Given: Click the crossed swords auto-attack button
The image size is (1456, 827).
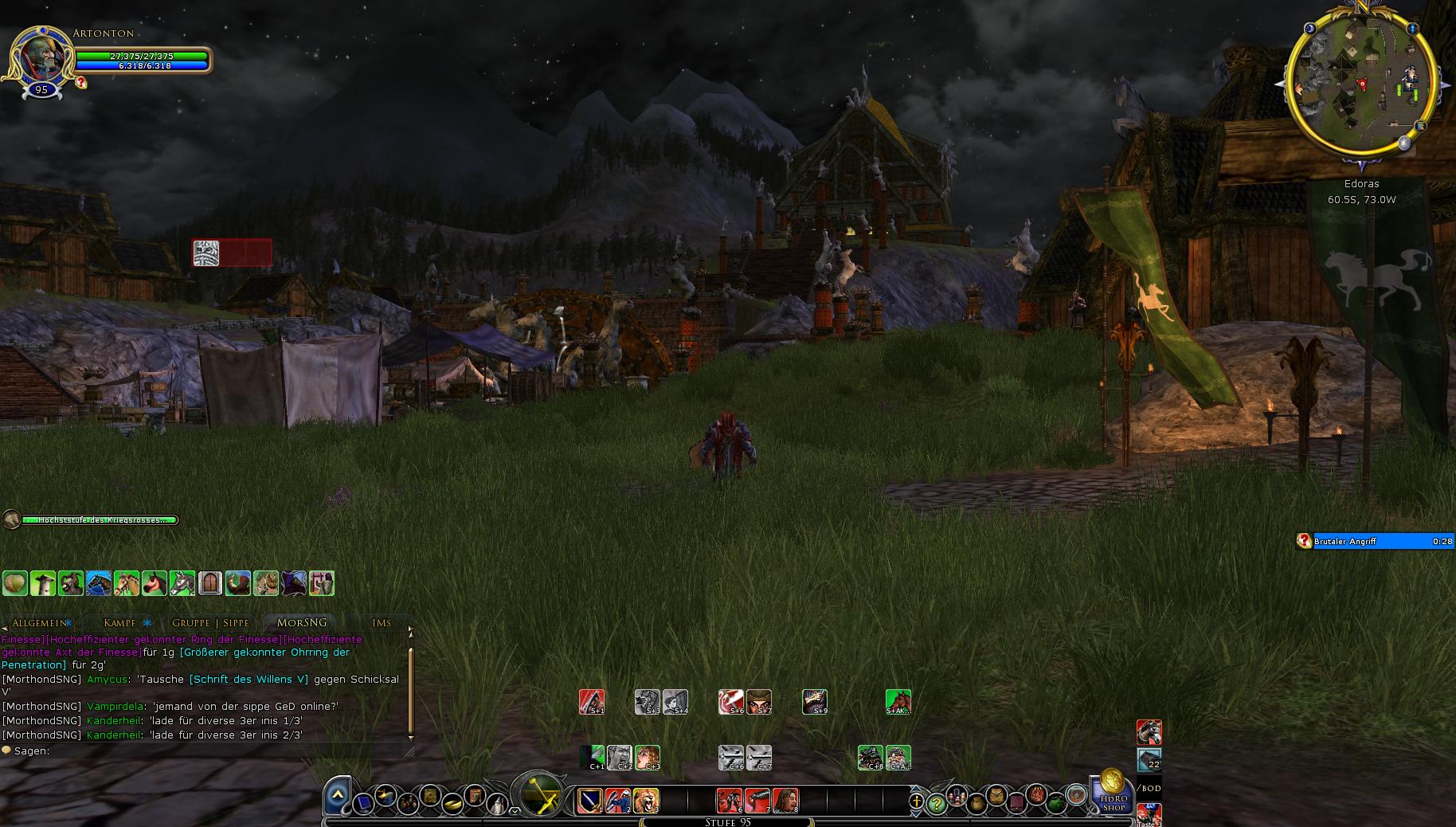Looking at the screenshot, I should (541, 794).
